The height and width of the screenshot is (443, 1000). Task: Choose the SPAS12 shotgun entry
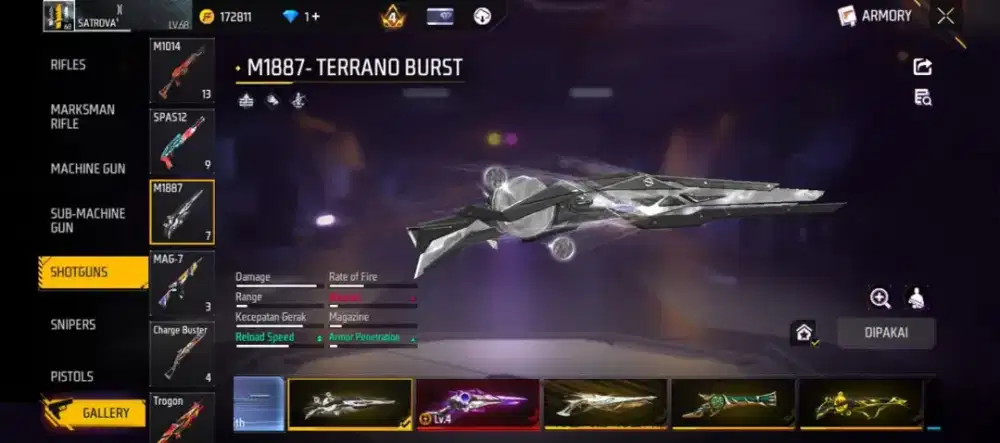182,142
